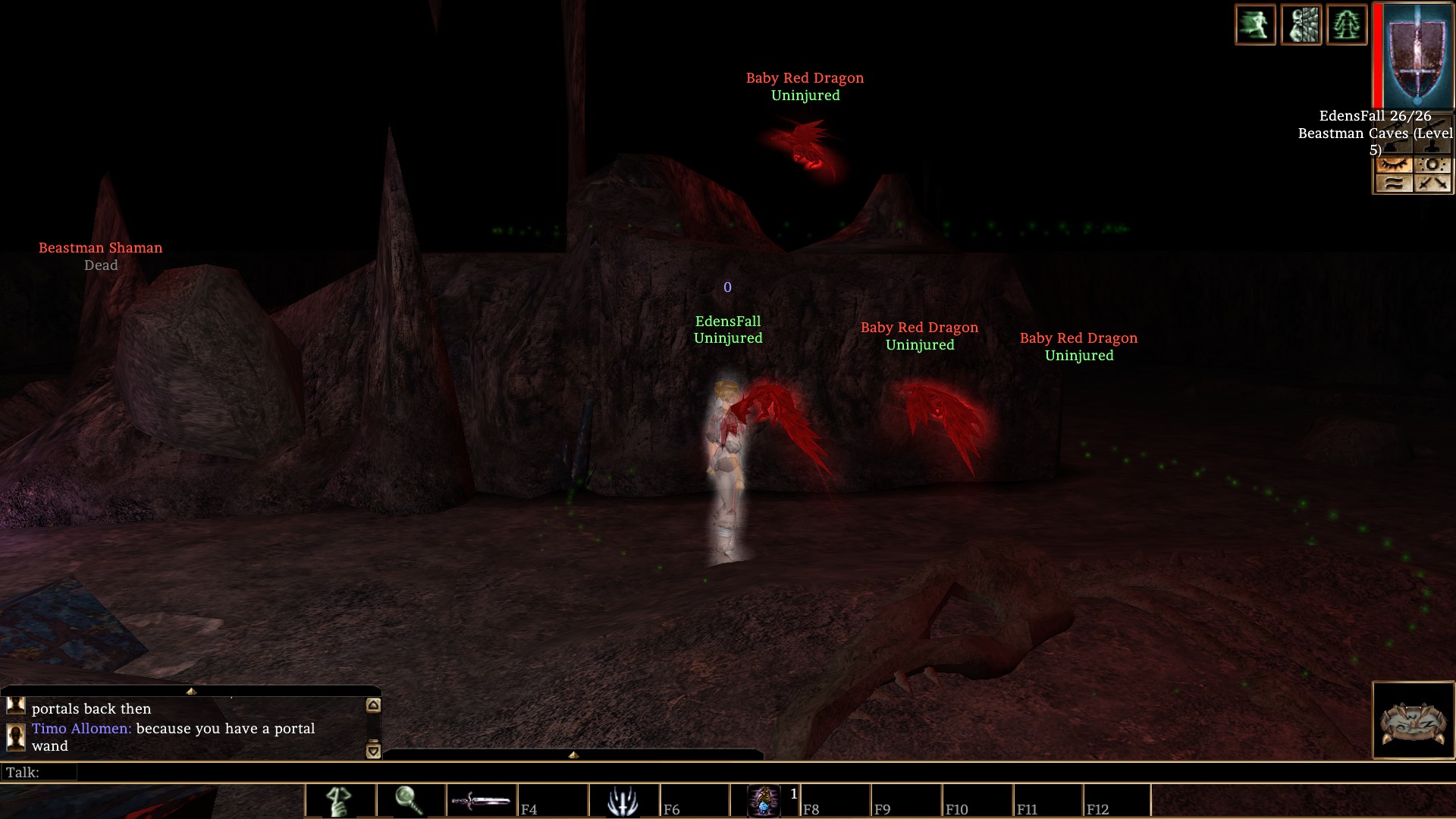
Task: Expand the chat window with top arrow
Action: click(191, 692)
